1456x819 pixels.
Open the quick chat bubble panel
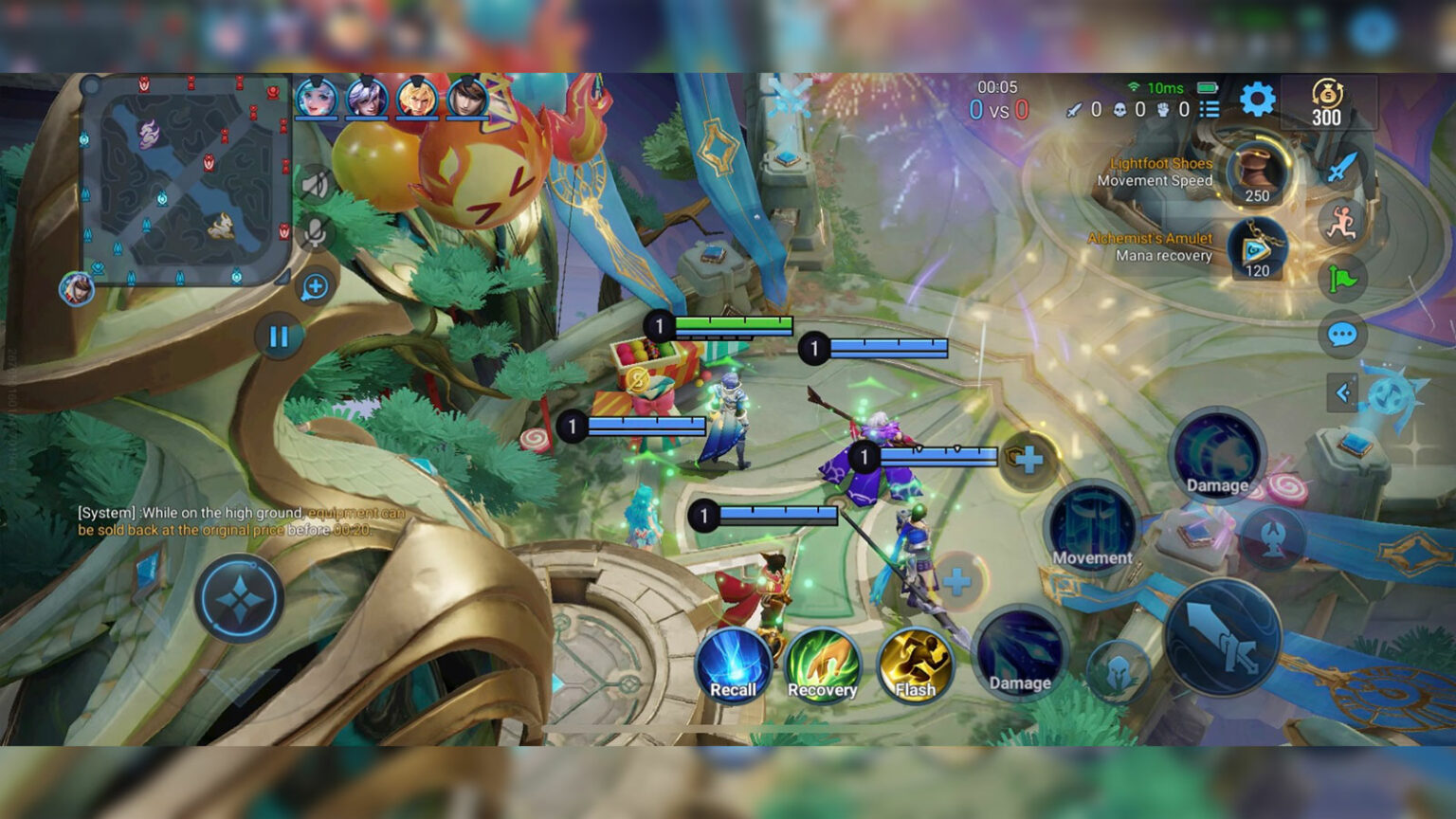click(1342, 334)
